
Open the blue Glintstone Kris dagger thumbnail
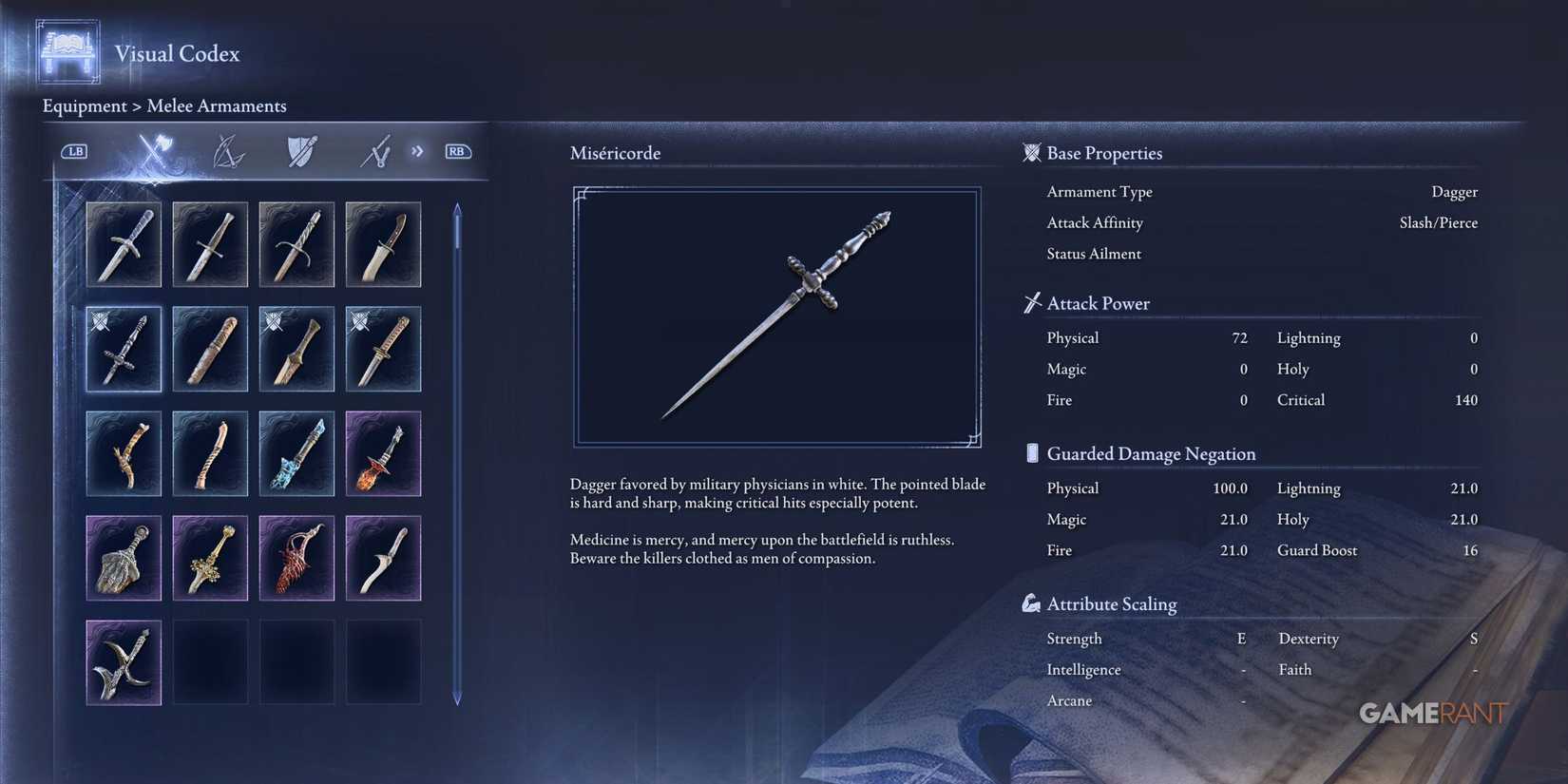[x=296, y=453]
